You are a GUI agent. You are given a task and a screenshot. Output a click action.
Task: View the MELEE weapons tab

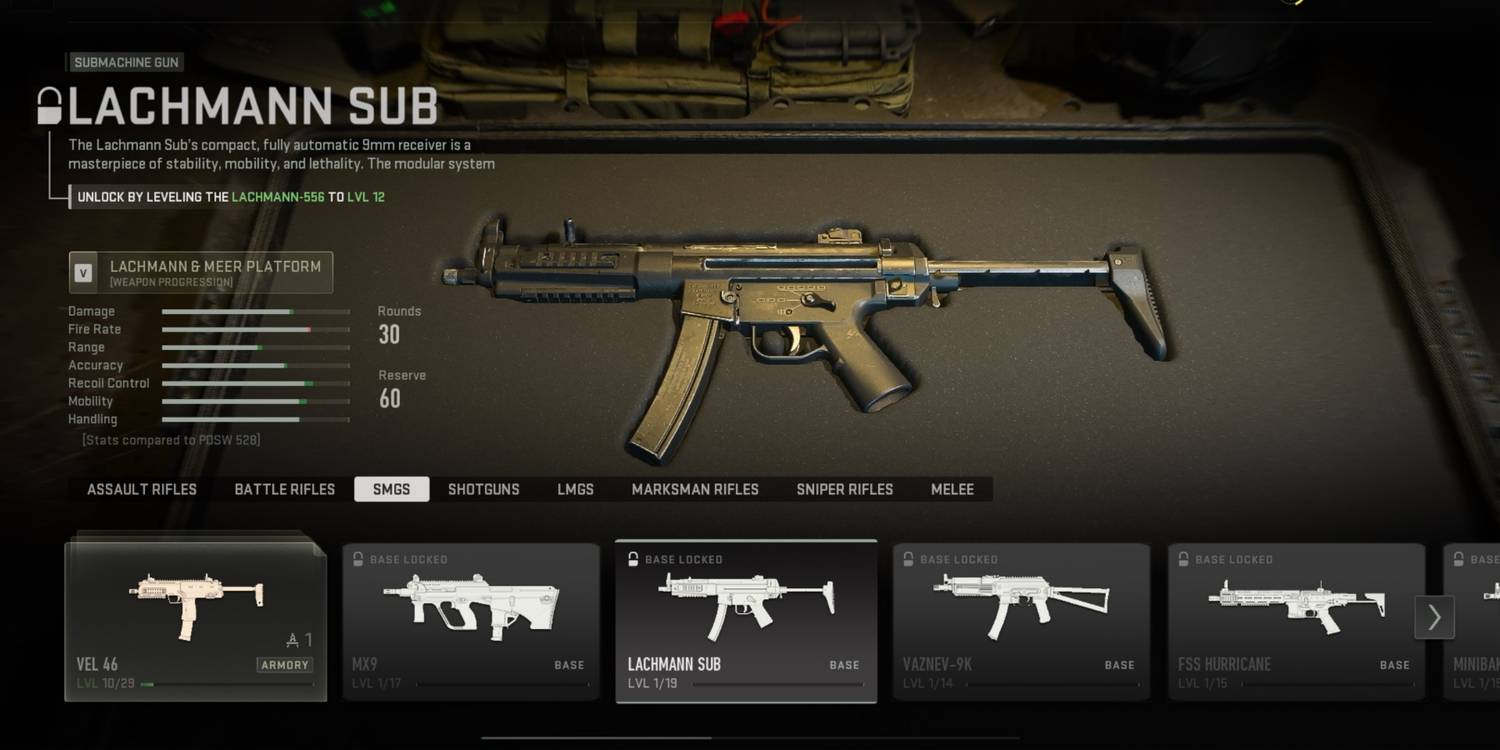pyautogui.click(x=952, y=489)
